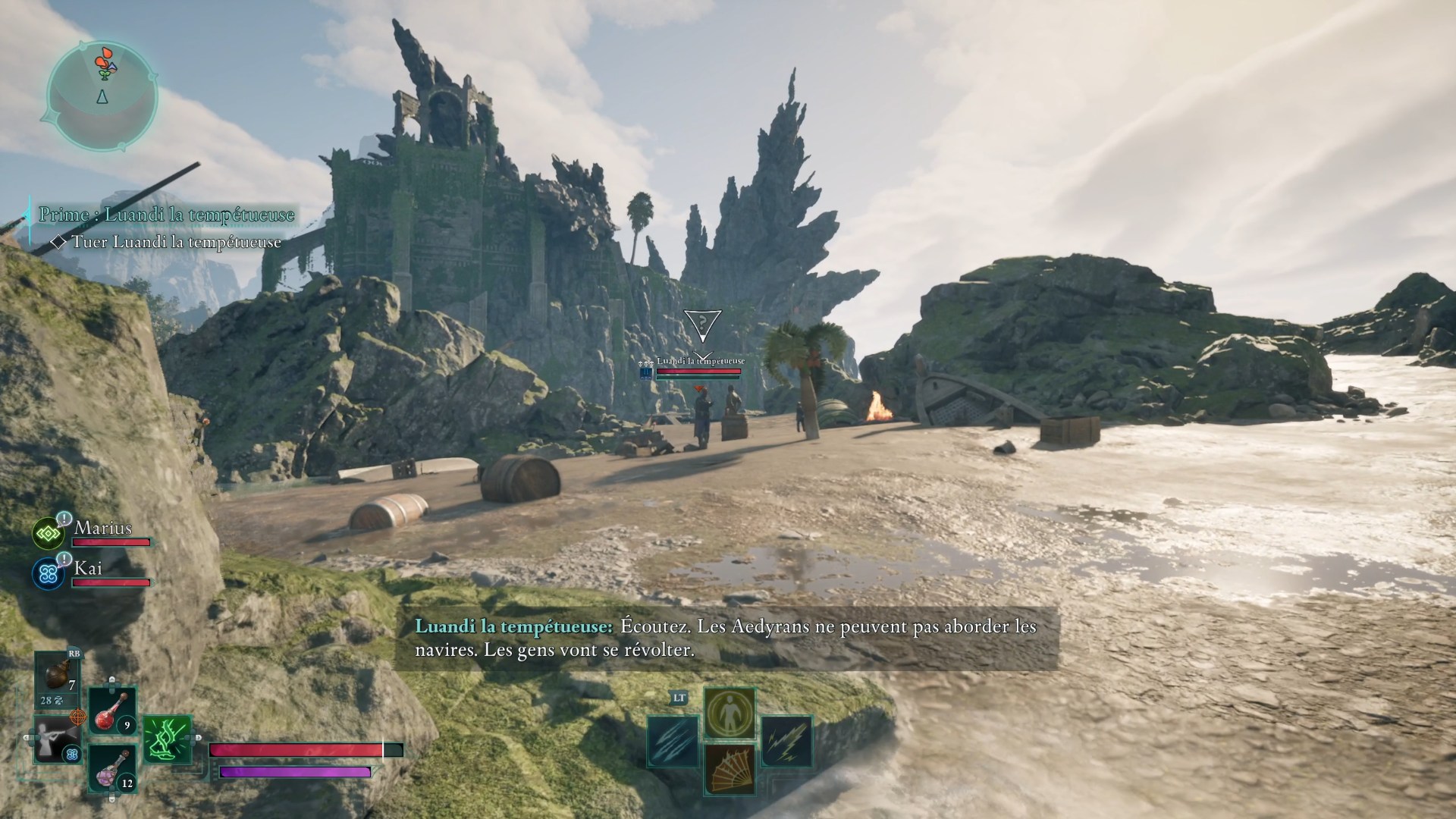Use the pink essence potion
The image size is (1456, 819).
click(113, 767)
